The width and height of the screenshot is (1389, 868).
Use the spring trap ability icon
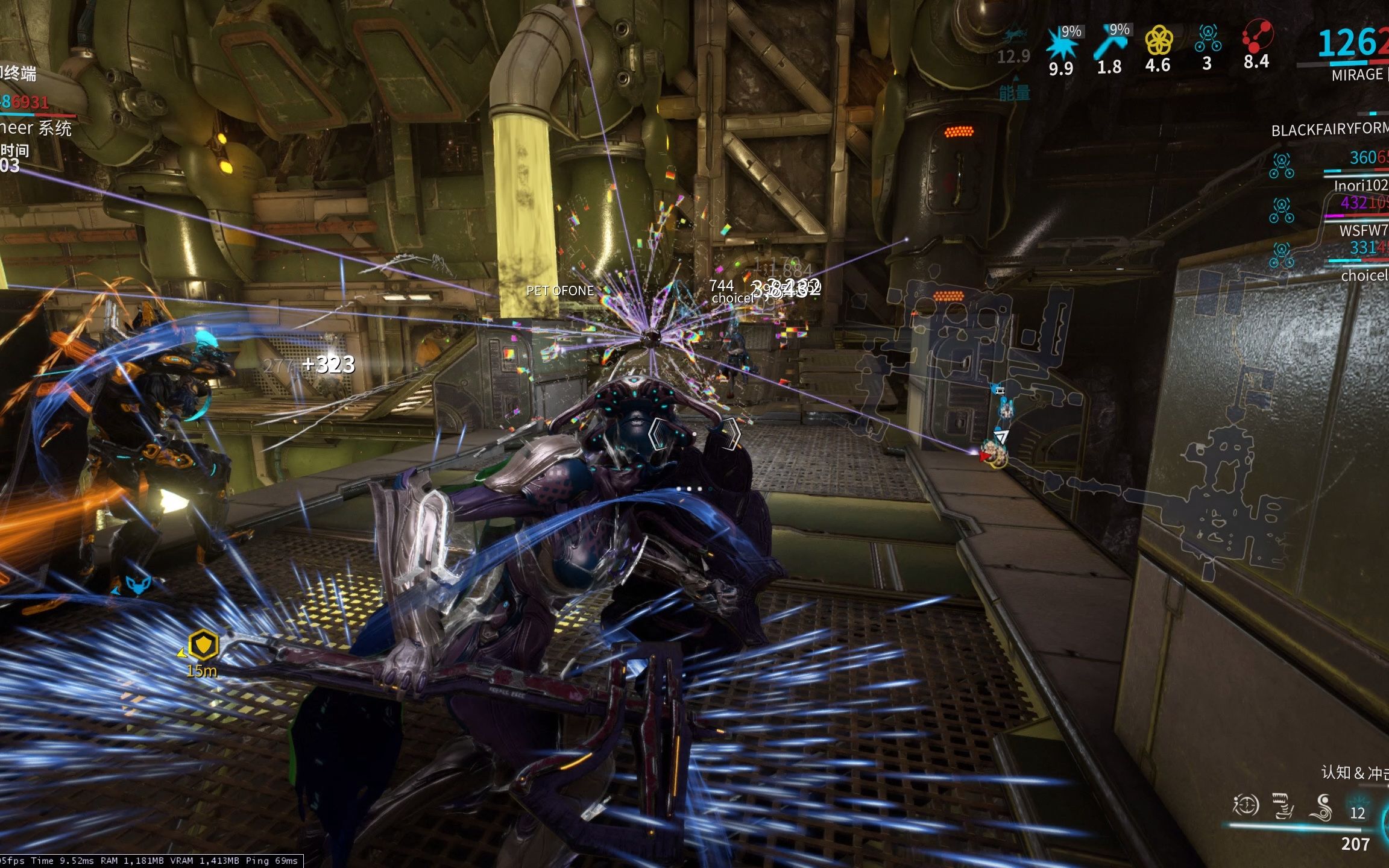(x=1283, y=806)
